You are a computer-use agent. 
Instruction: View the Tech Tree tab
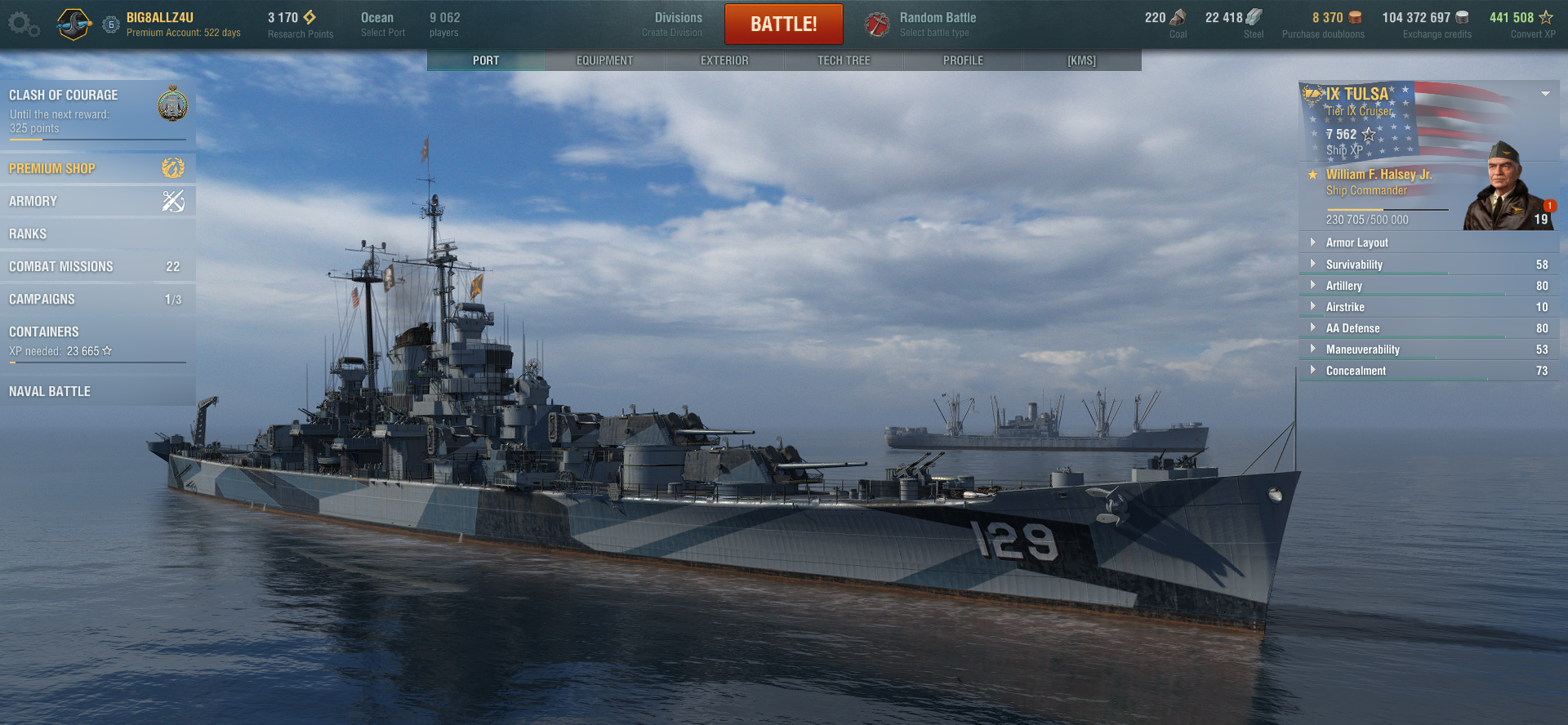844,60
